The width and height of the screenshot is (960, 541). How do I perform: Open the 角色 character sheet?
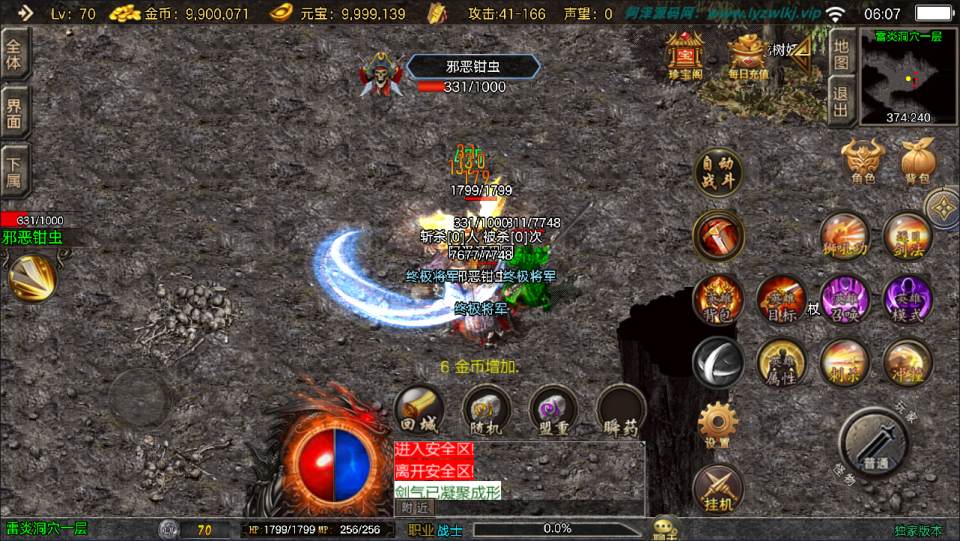pos(863,161)
